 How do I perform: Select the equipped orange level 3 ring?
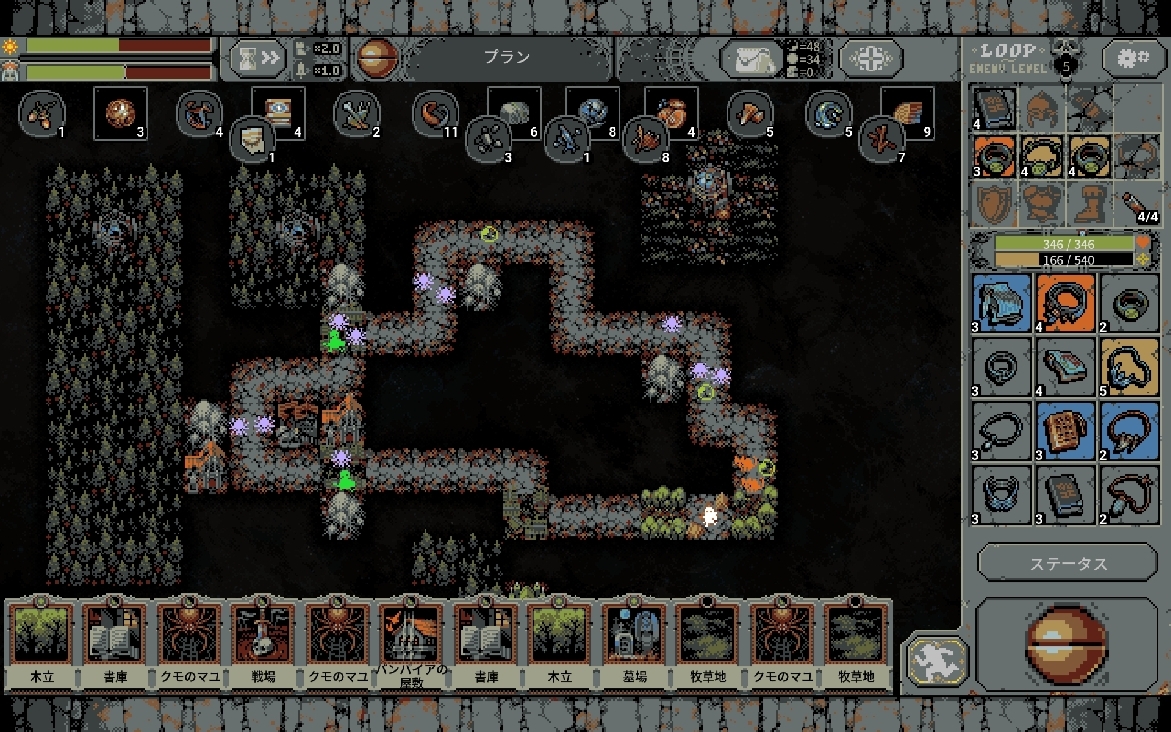994,157
